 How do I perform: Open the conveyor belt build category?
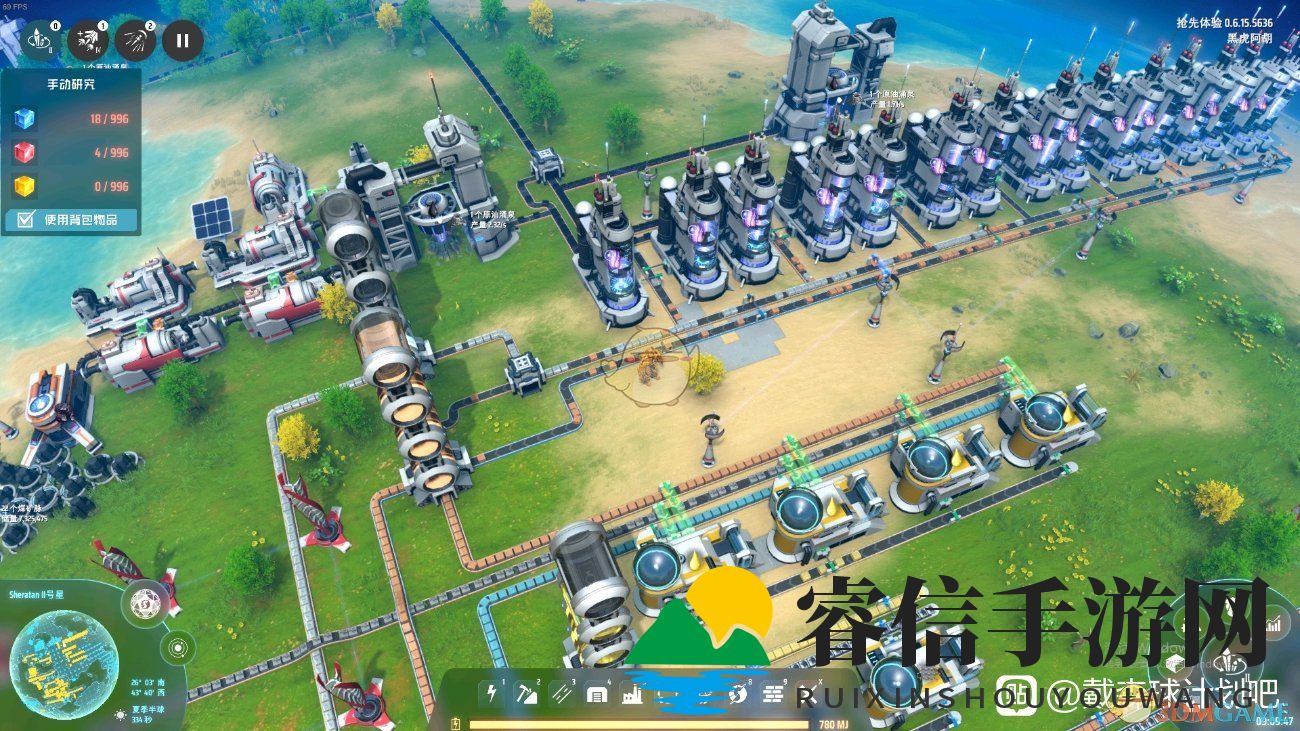(562, 693)
